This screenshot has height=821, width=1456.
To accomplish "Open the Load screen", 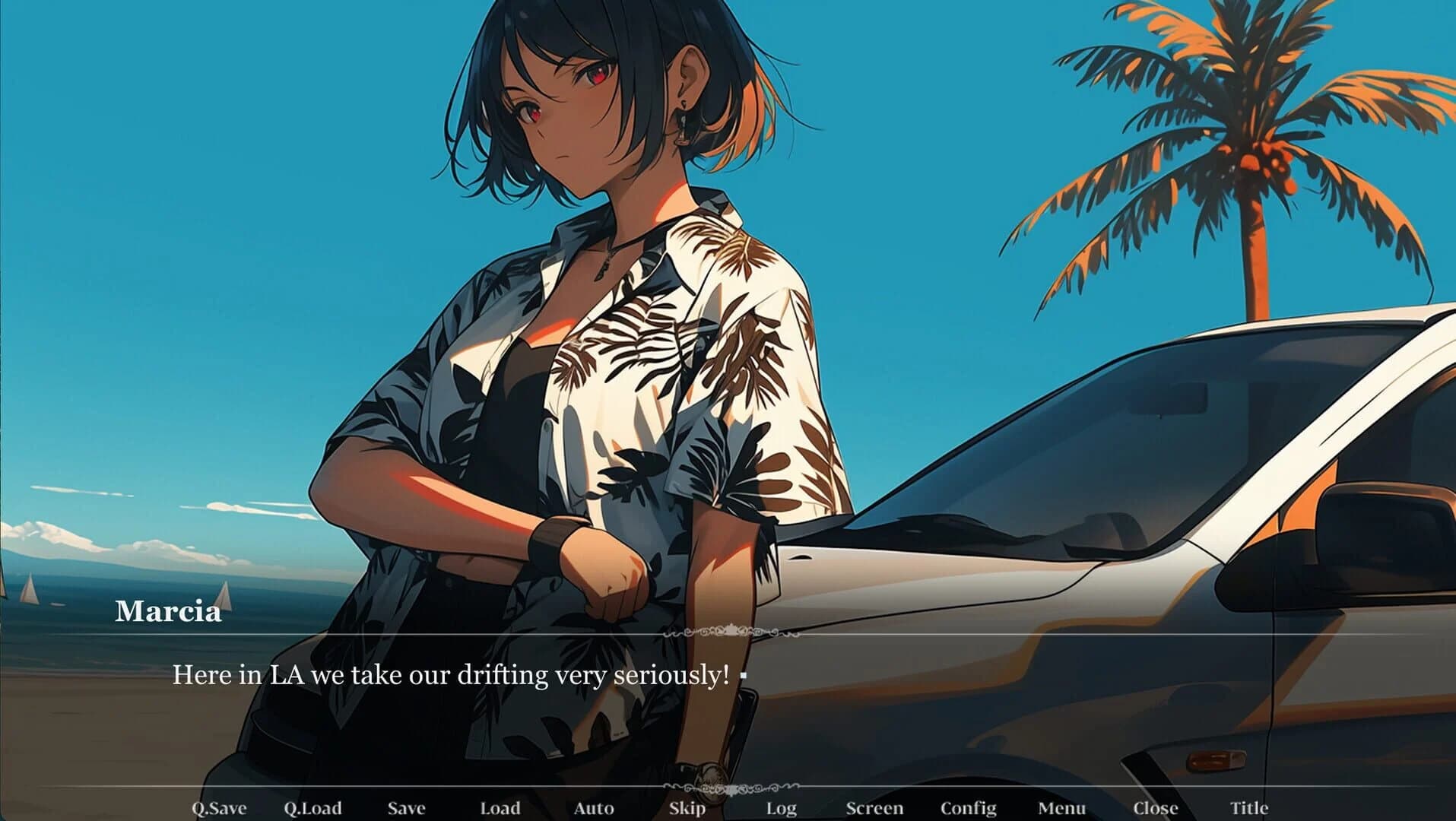I will [500, 808].
